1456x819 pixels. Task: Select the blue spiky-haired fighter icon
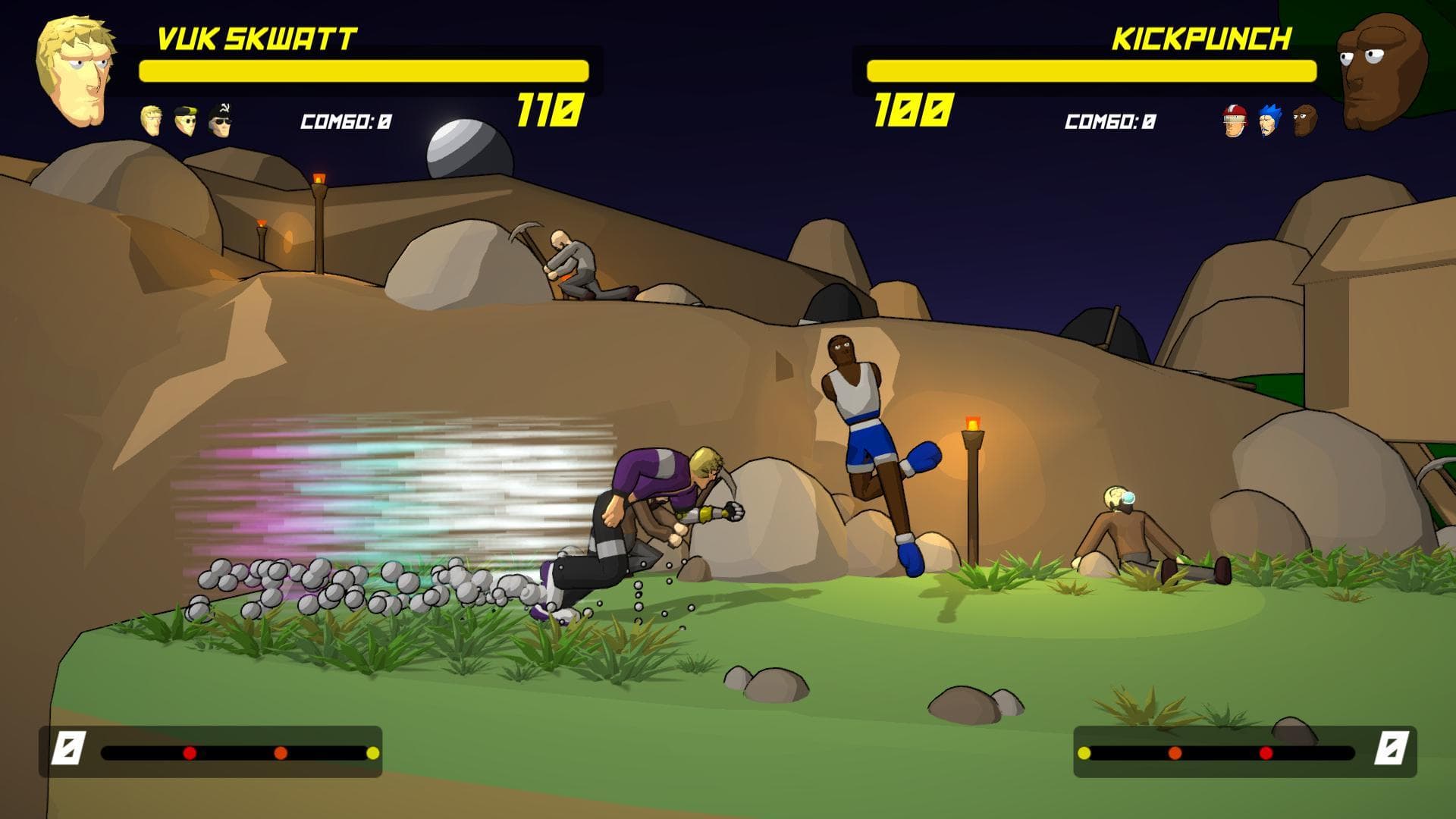tap(1269, 121)
